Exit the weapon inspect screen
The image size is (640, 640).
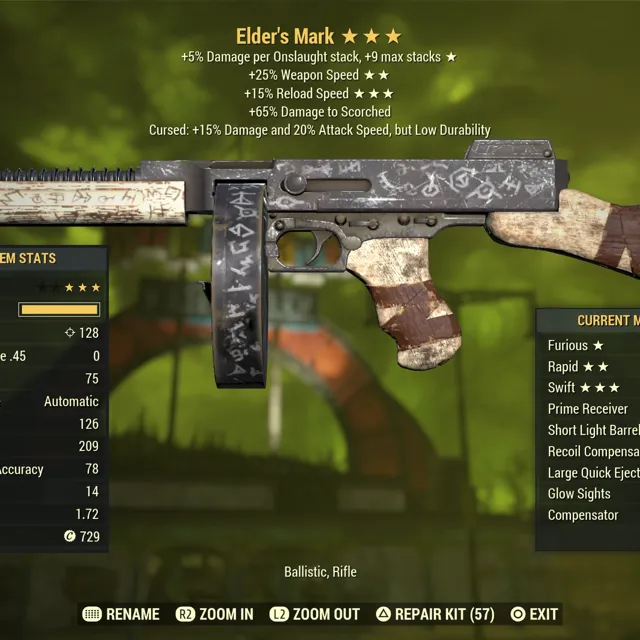click(534, 614)
